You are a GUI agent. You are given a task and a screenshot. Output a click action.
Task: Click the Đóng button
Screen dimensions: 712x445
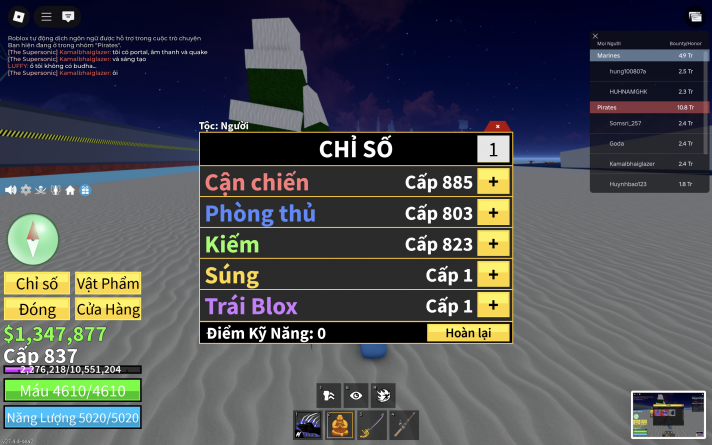(37, 309)
